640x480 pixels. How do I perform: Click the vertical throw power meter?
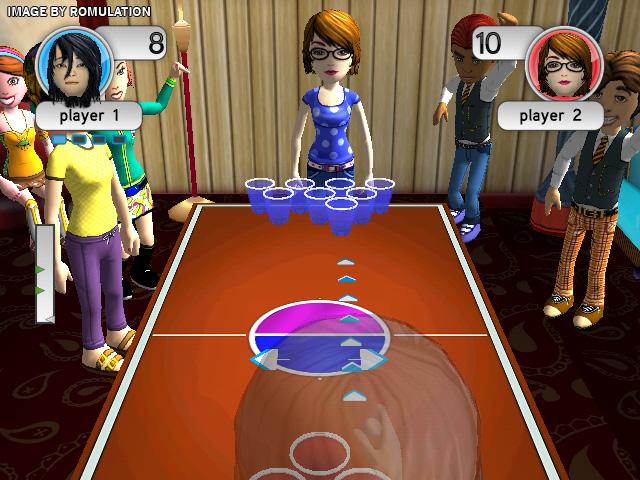[x=45, y=273]
